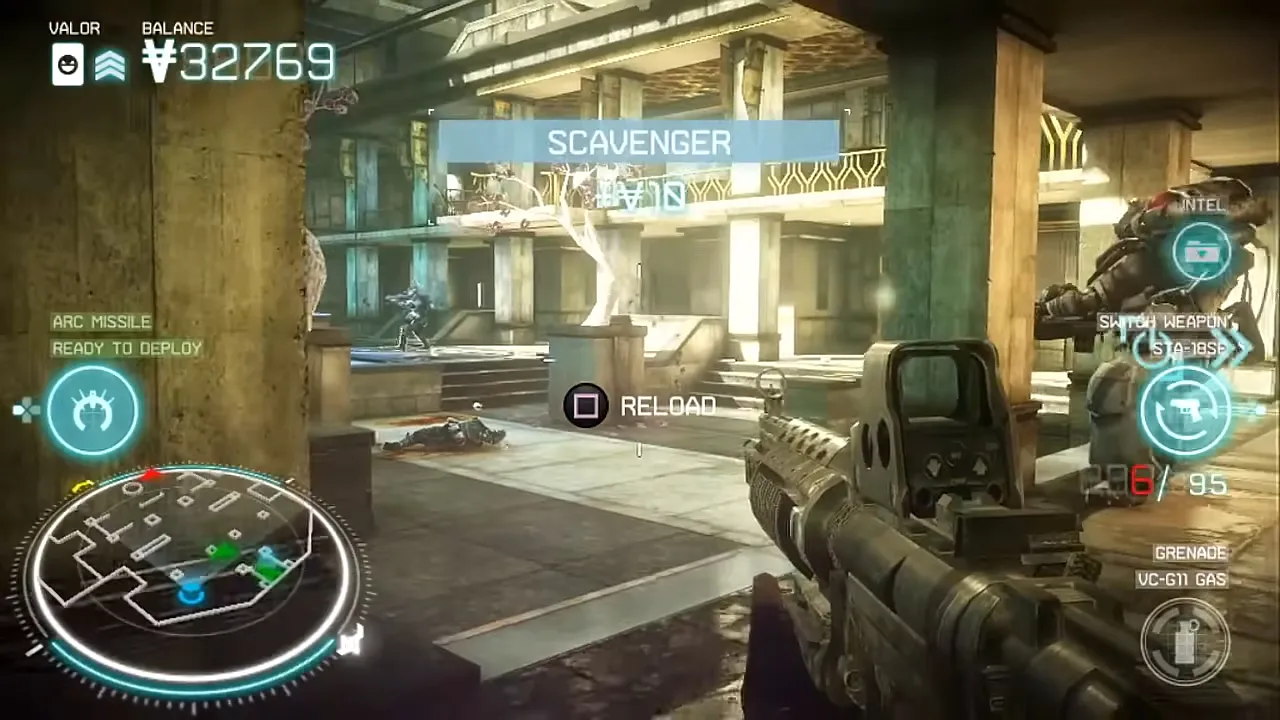Screen dimensions: 1280x720
Task: Click the Valor smiley face badge
Action: coord(68,65)
